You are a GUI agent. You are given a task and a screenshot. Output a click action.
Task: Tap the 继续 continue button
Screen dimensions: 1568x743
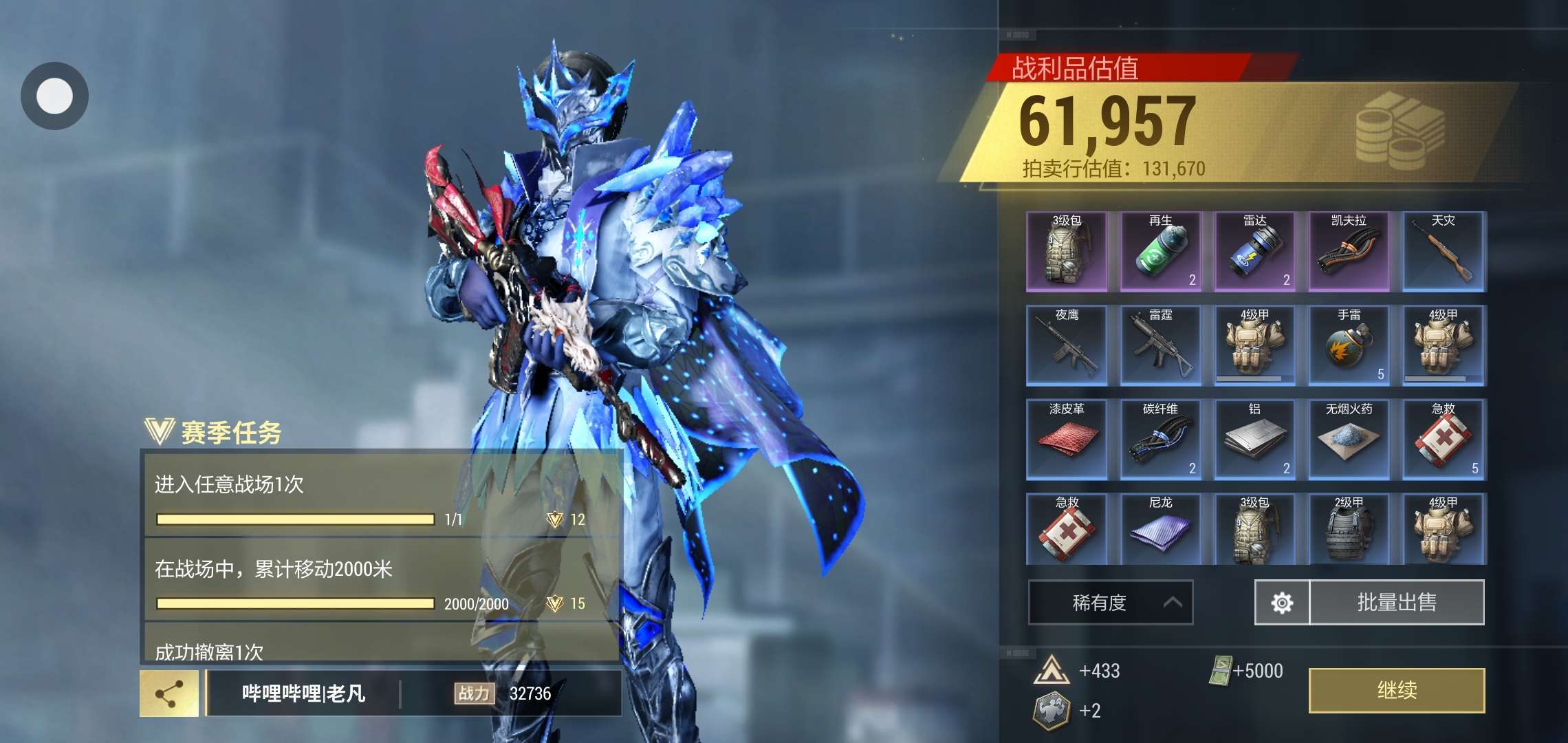1396,690
